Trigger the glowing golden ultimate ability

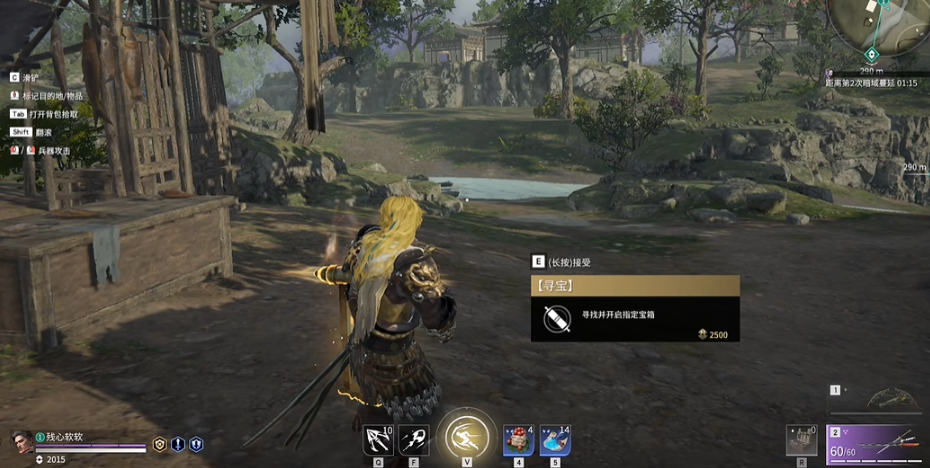(466, 438)
